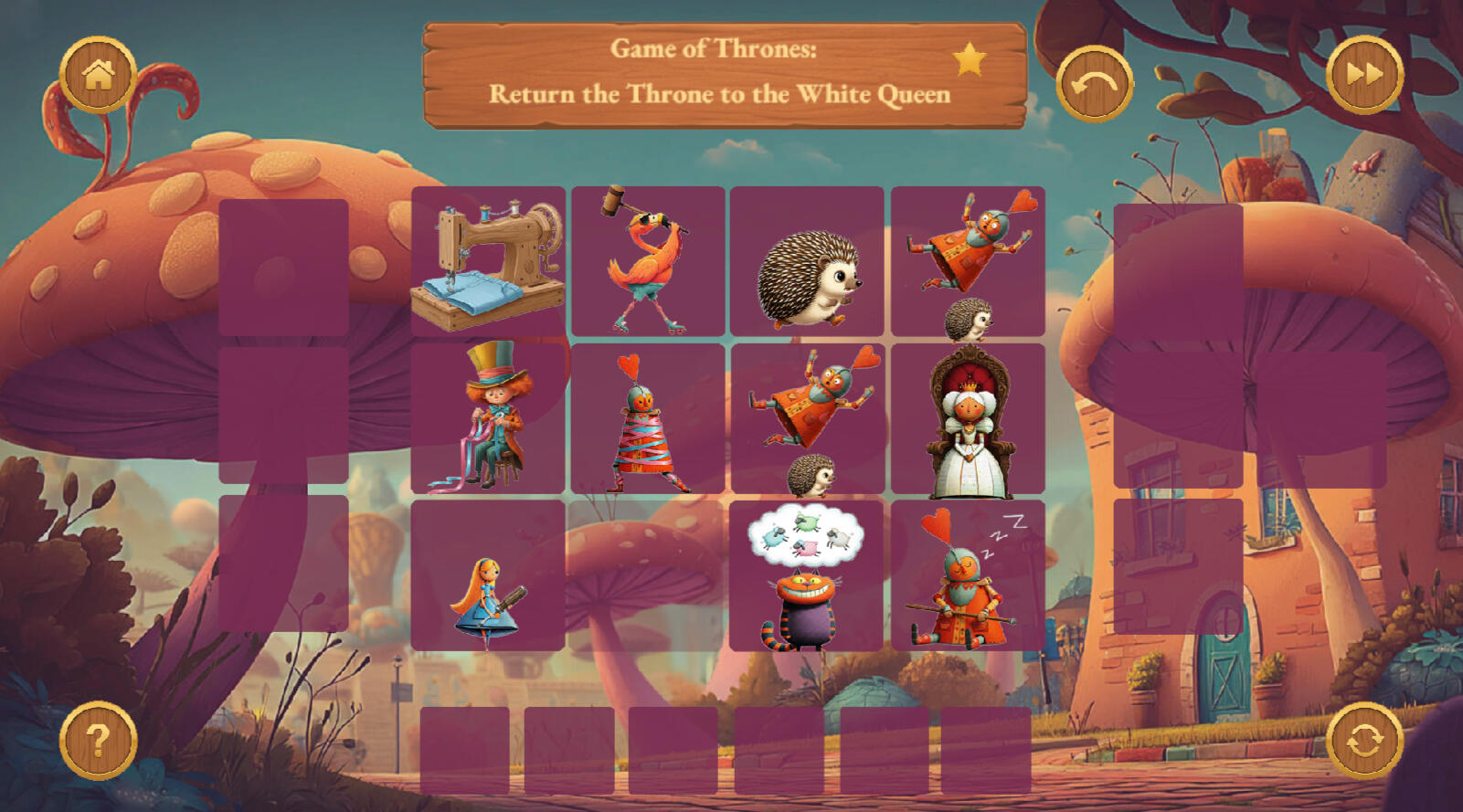The height and width of the screenshot is (812, 1463).
Task: Select the Alice tile
Action: coord(488,576)
